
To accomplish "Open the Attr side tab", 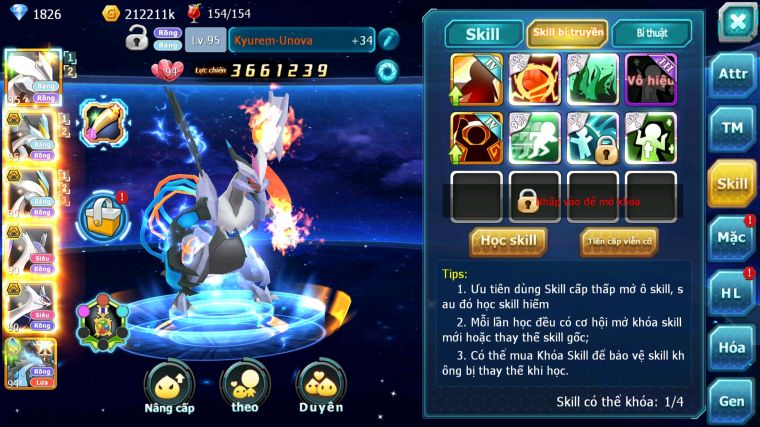I will point(732,74).
